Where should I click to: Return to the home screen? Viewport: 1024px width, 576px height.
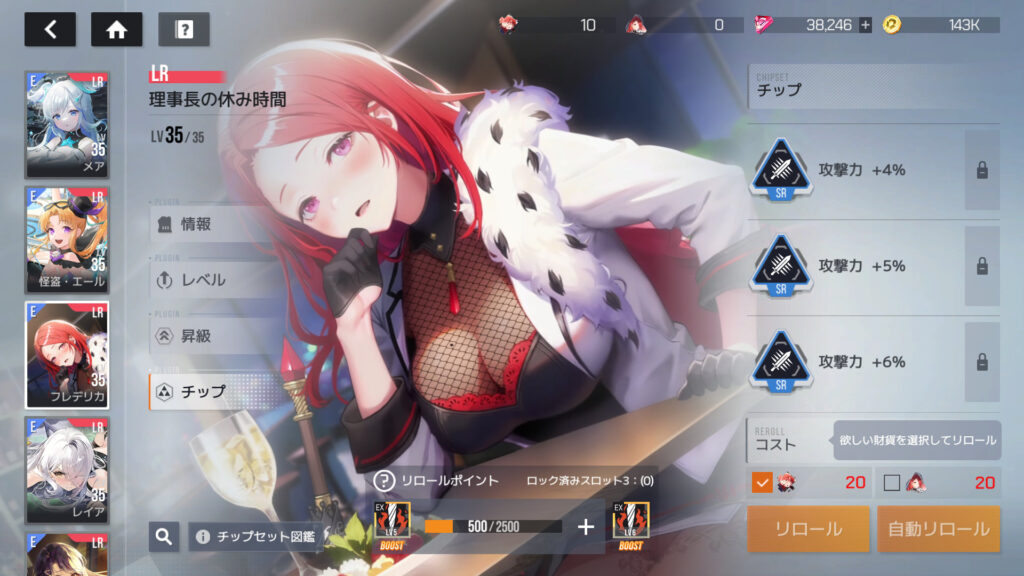117,29
